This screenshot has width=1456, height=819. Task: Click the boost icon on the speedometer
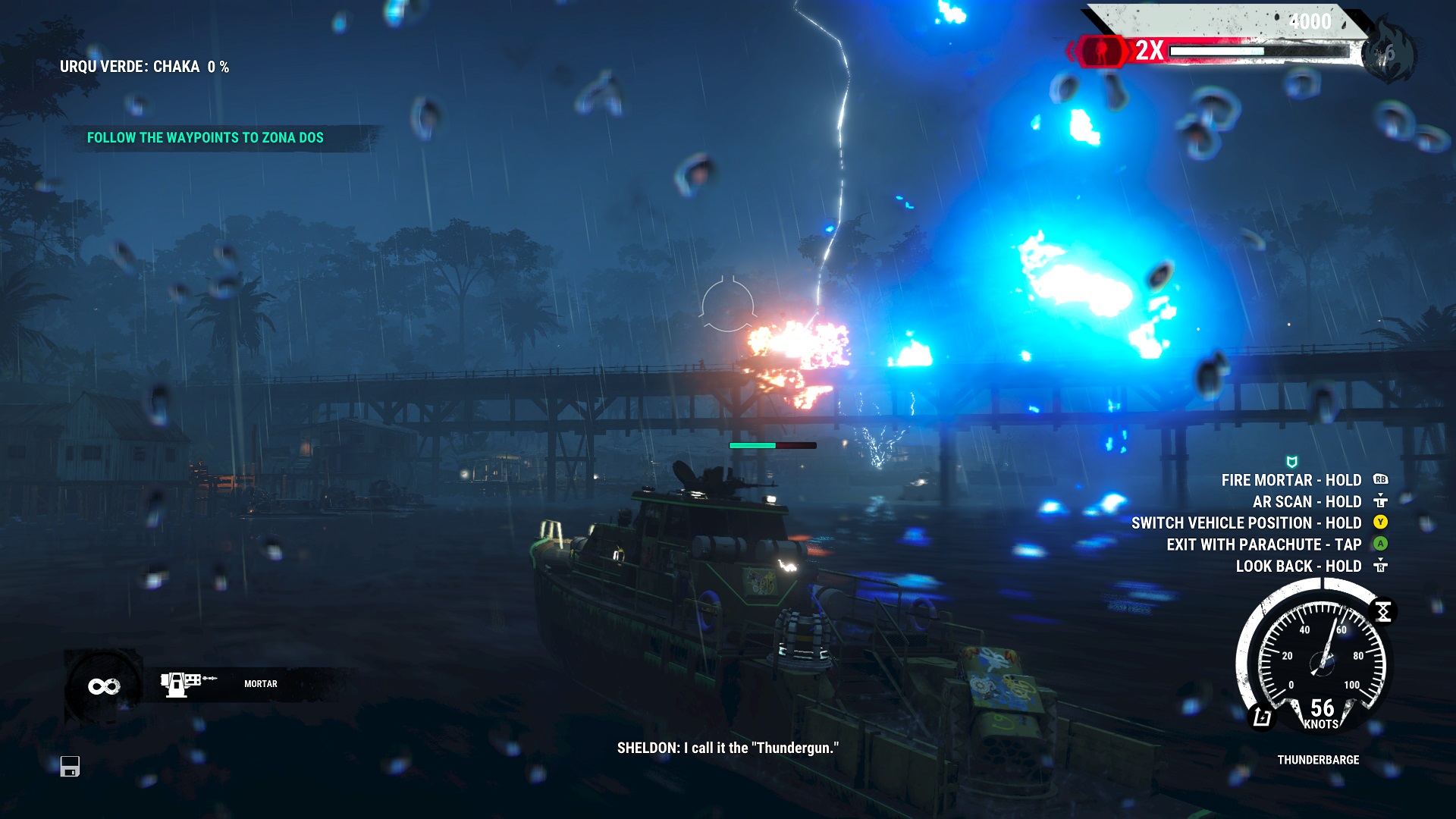pyautogui.click(x=1383, y=611)
